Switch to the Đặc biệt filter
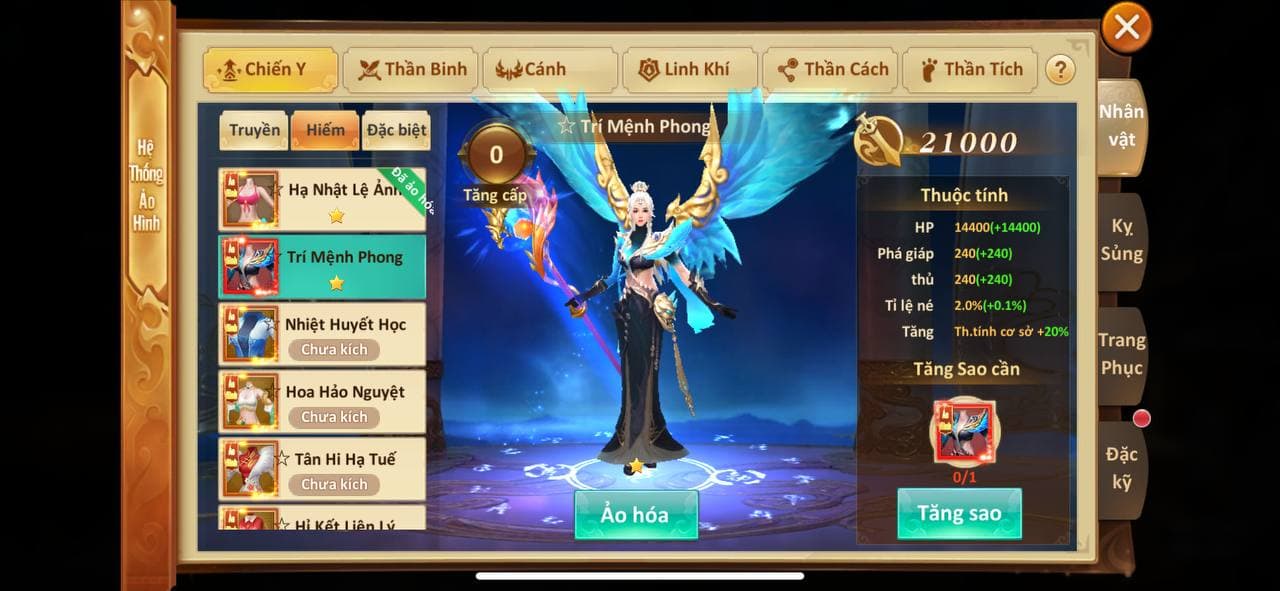The height and width of the screenshot is (591, 1280). click(396, 130)
